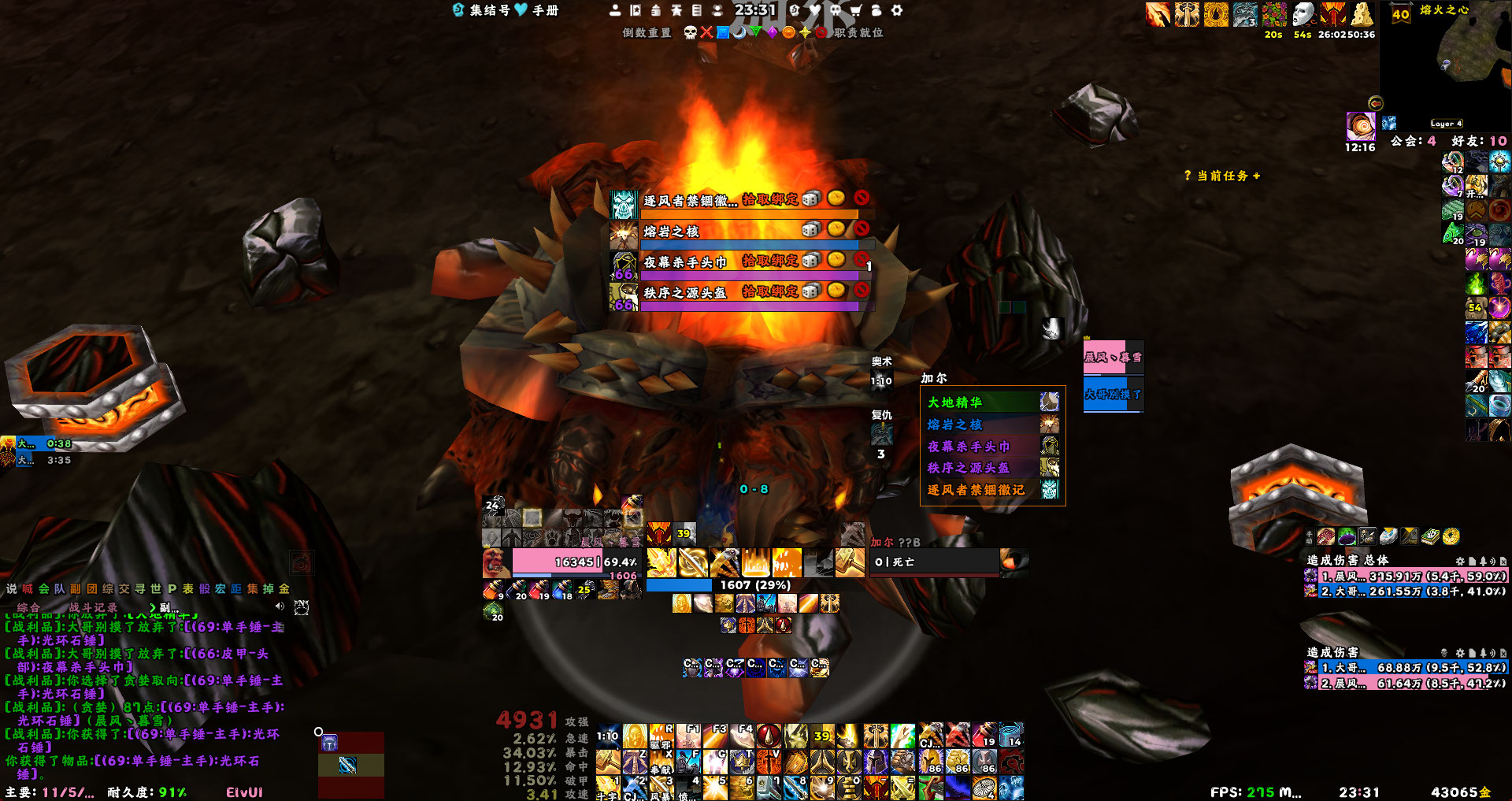Select 大地精华 in the loot list
1512x801 pixels.
955,402
